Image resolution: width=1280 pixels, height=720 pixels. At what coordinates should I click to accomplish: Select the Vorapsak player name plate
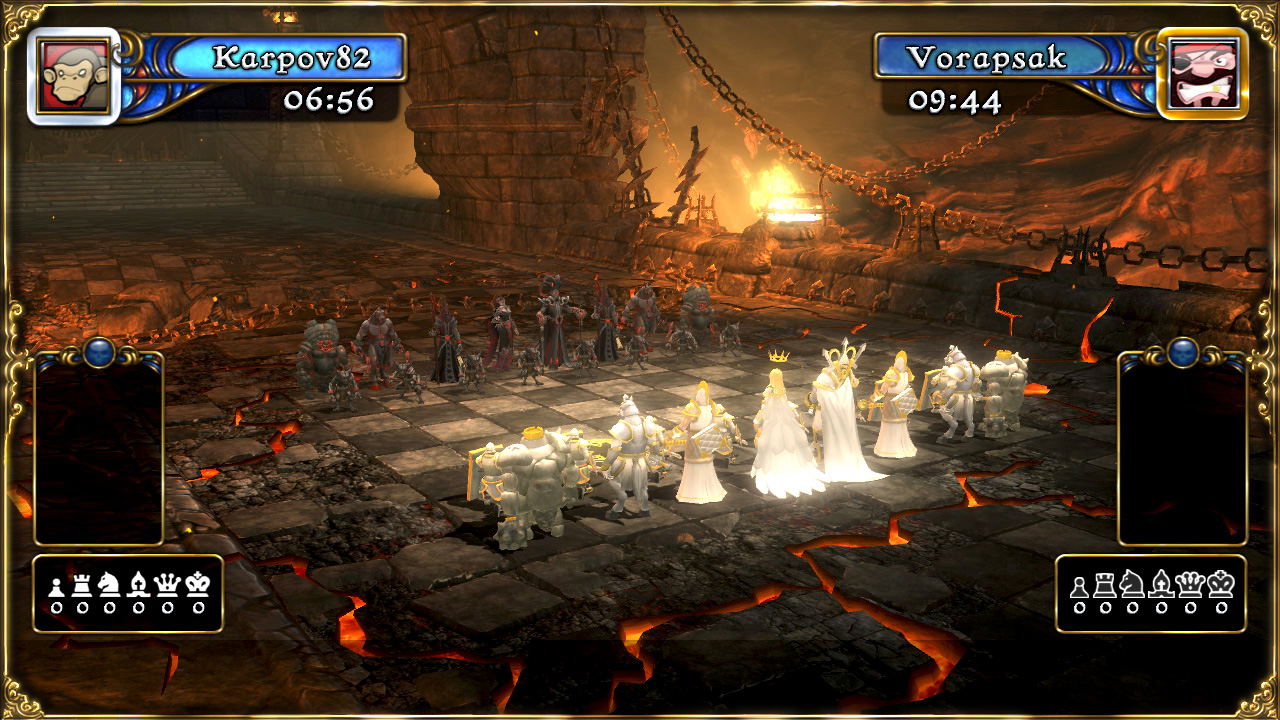tap(985, 57)
